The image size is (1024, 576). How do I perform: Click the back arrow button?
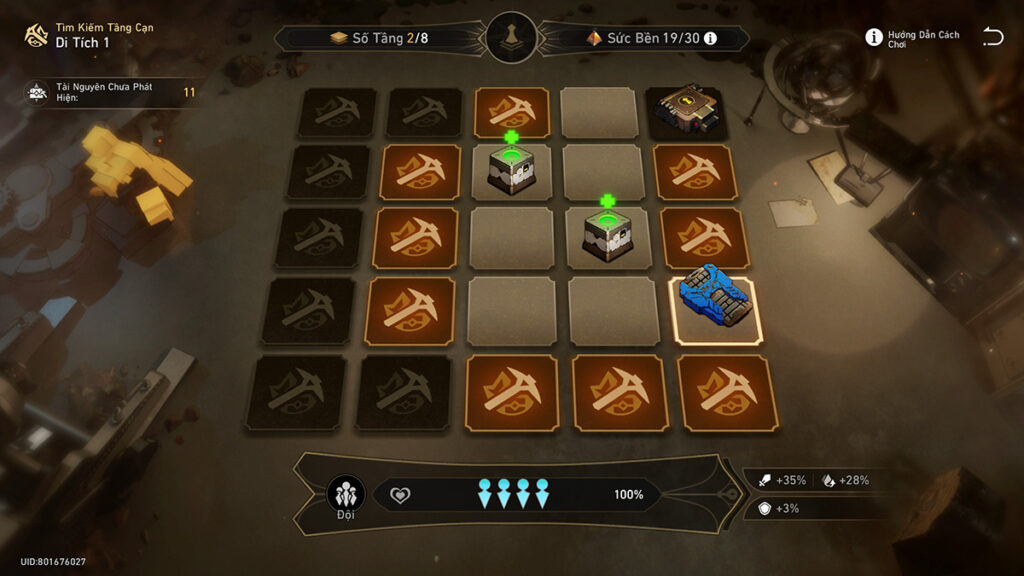point(992,38)
